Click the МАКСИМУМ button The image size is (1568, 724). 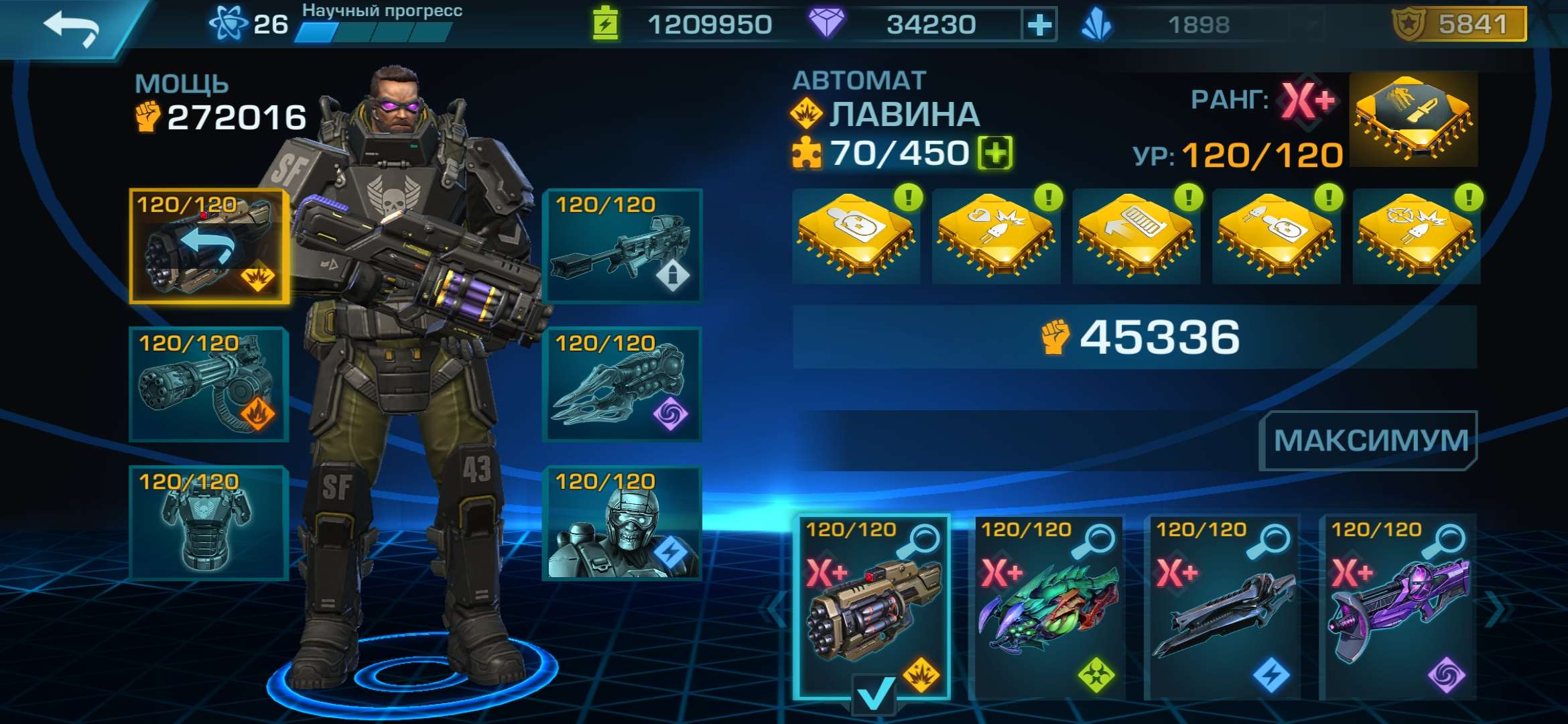tap(1369, 440)
